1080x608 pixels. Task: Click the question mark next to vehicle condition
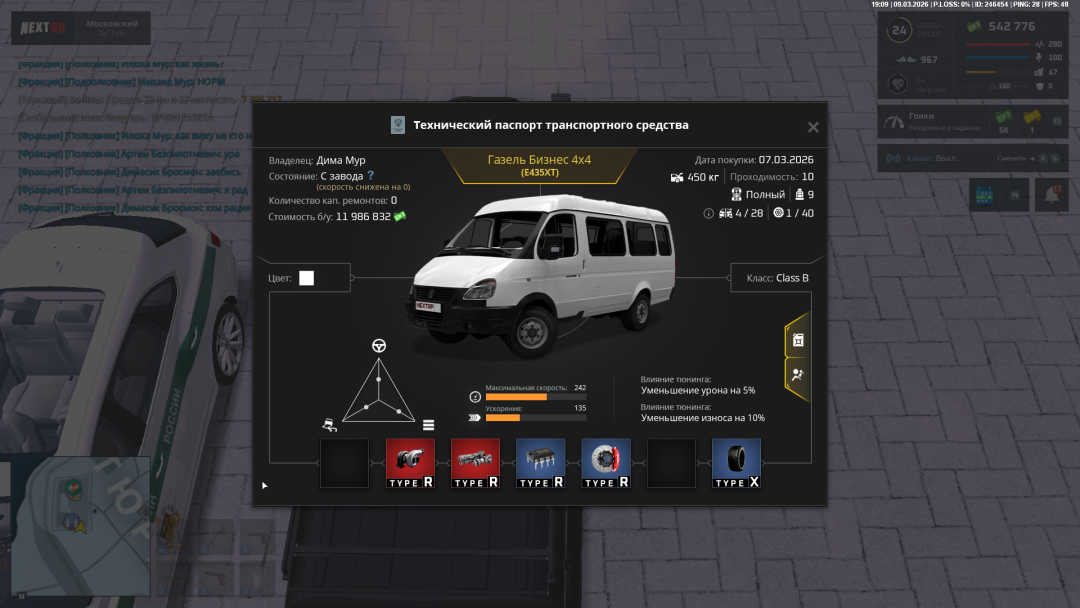[370, 175]
